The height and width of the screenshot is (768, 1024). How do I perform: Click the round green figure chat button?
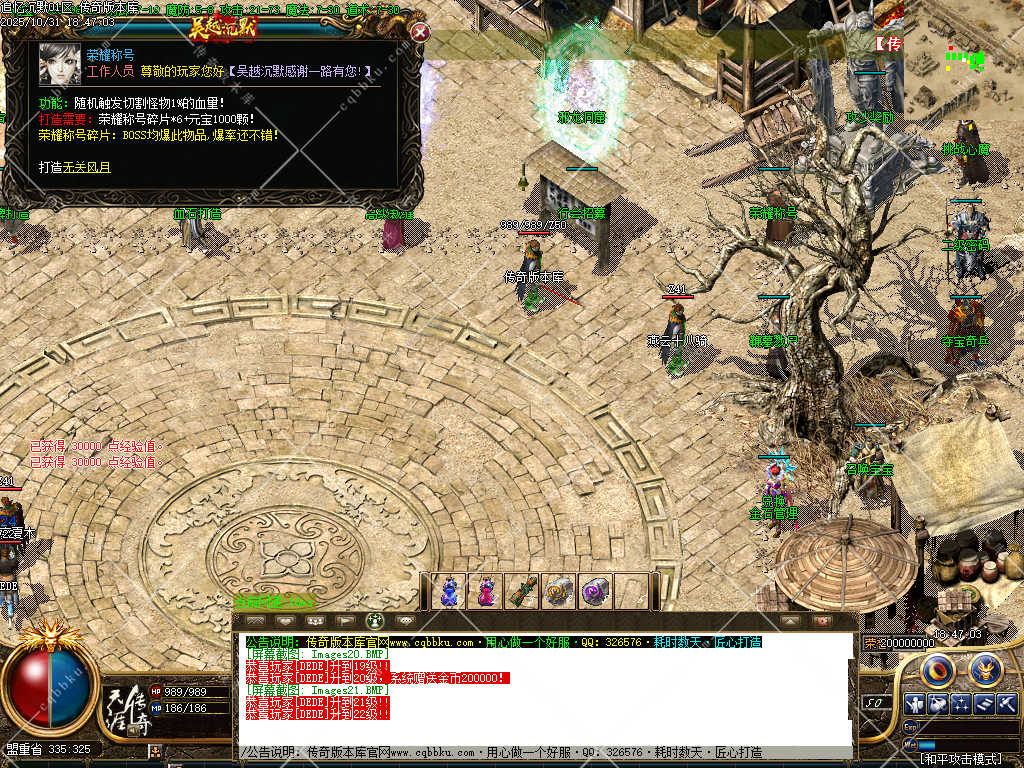[376, 621]
